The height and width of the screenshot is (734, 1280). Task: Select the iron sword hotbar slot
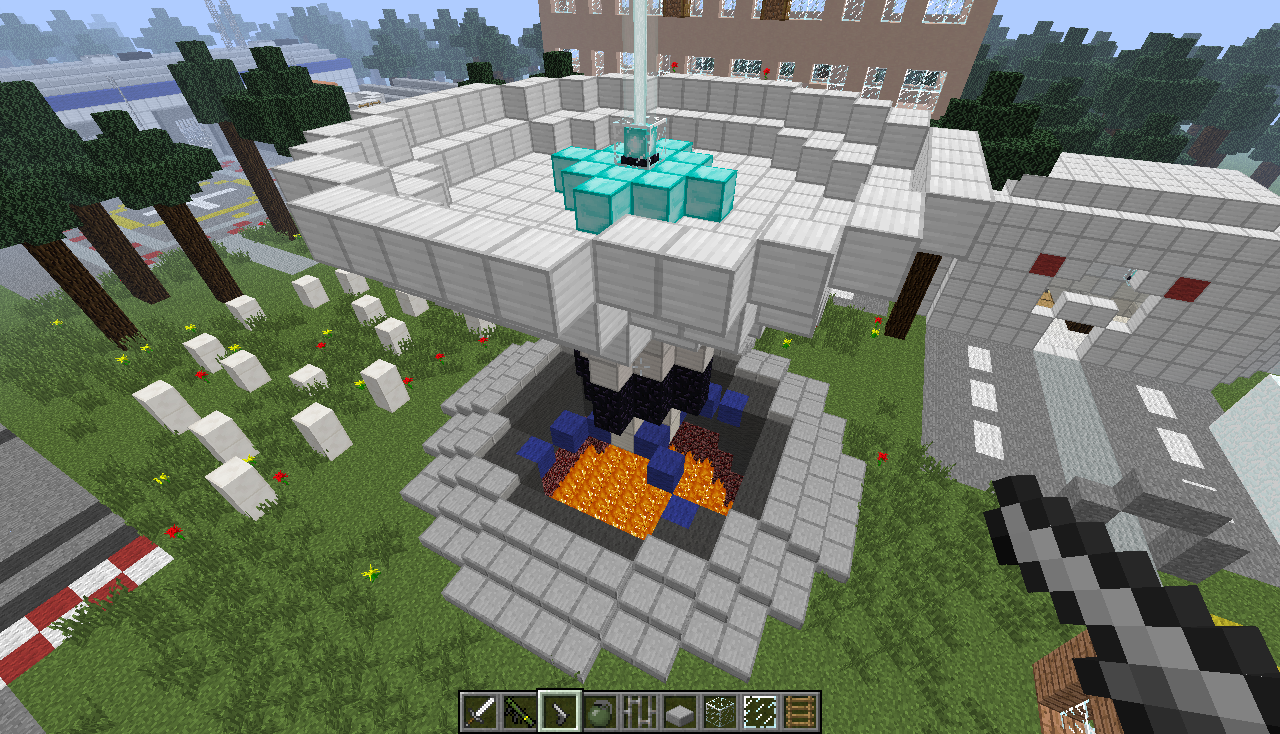coord(480,712)
